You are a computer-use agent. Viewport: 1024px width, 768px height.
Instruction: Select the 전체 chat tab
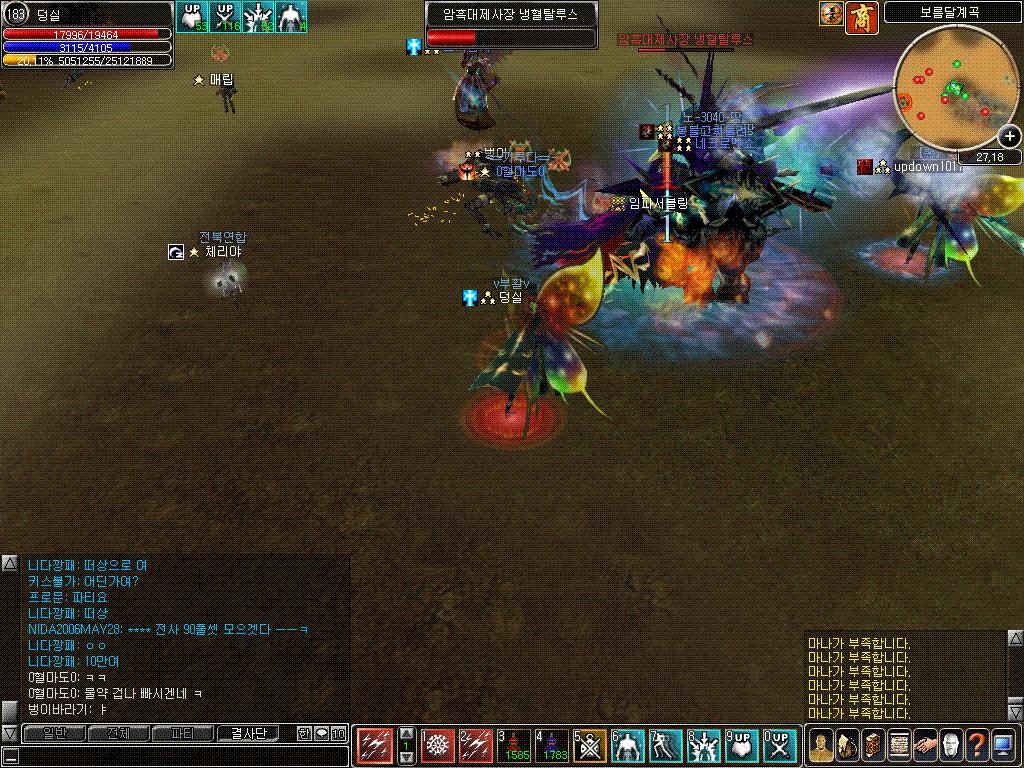coord(118,734)
